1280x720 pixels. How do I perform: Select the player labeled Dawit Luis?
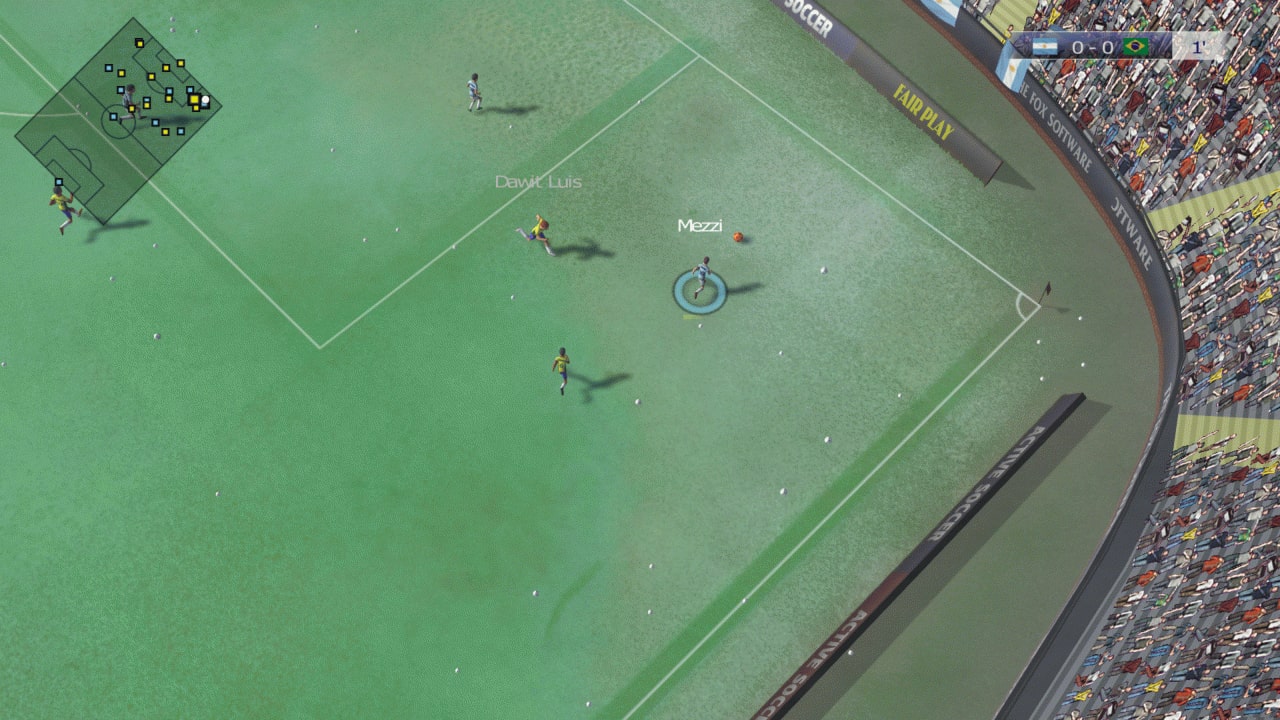pos(540,230)
